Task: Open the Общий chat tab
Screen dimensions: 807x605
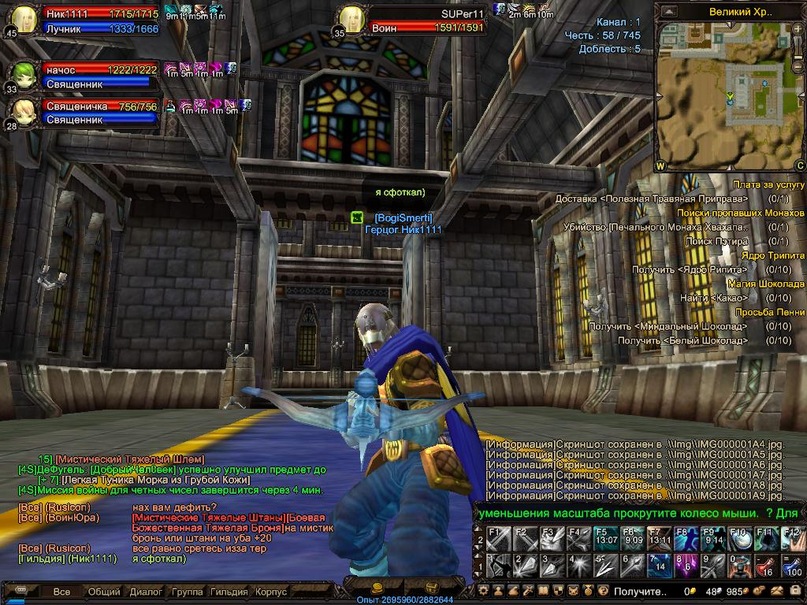Action: coord(104,591)
